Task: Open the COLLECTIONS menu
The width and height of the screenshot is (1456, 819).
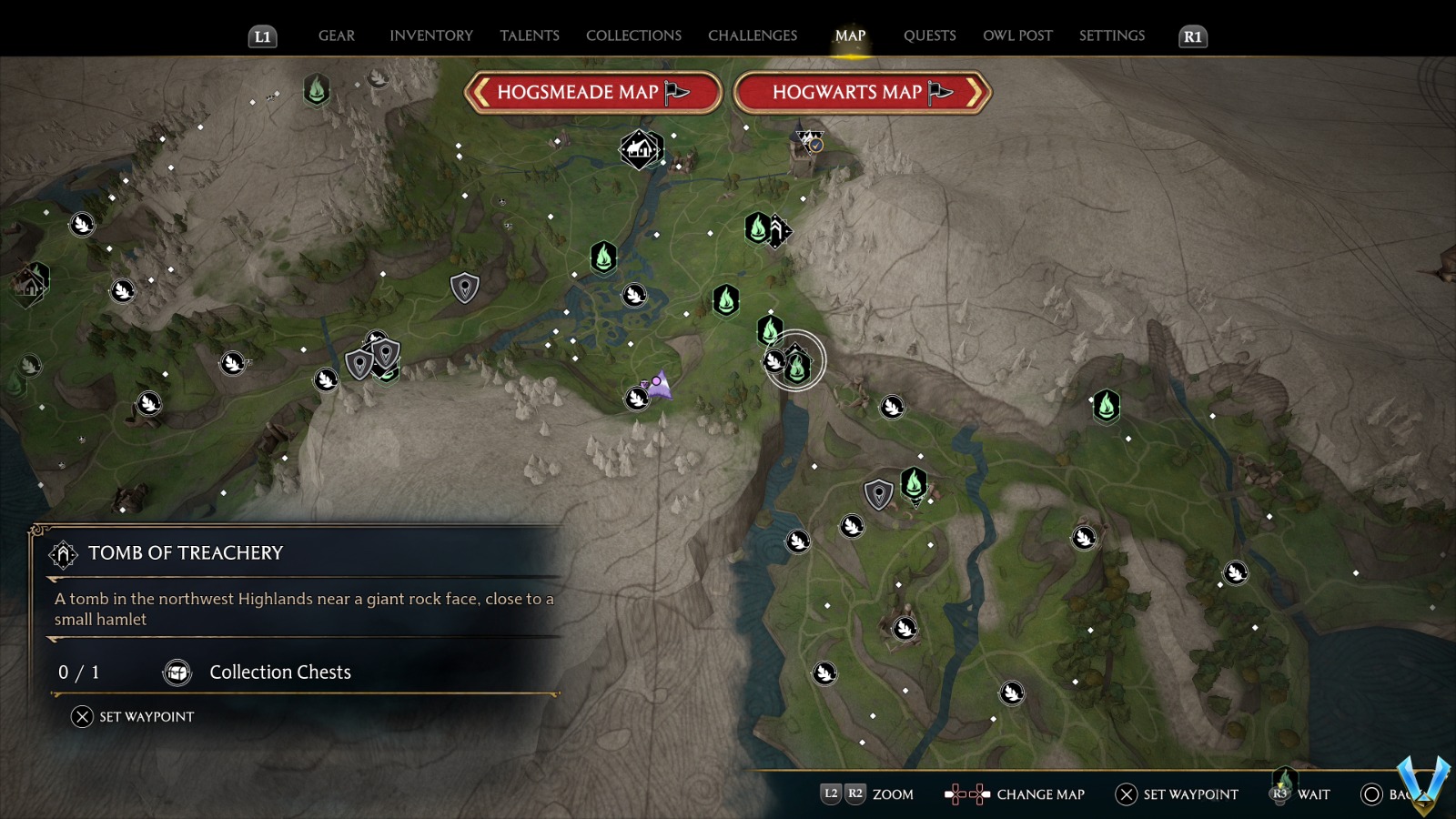Action: tap(632, 35)
